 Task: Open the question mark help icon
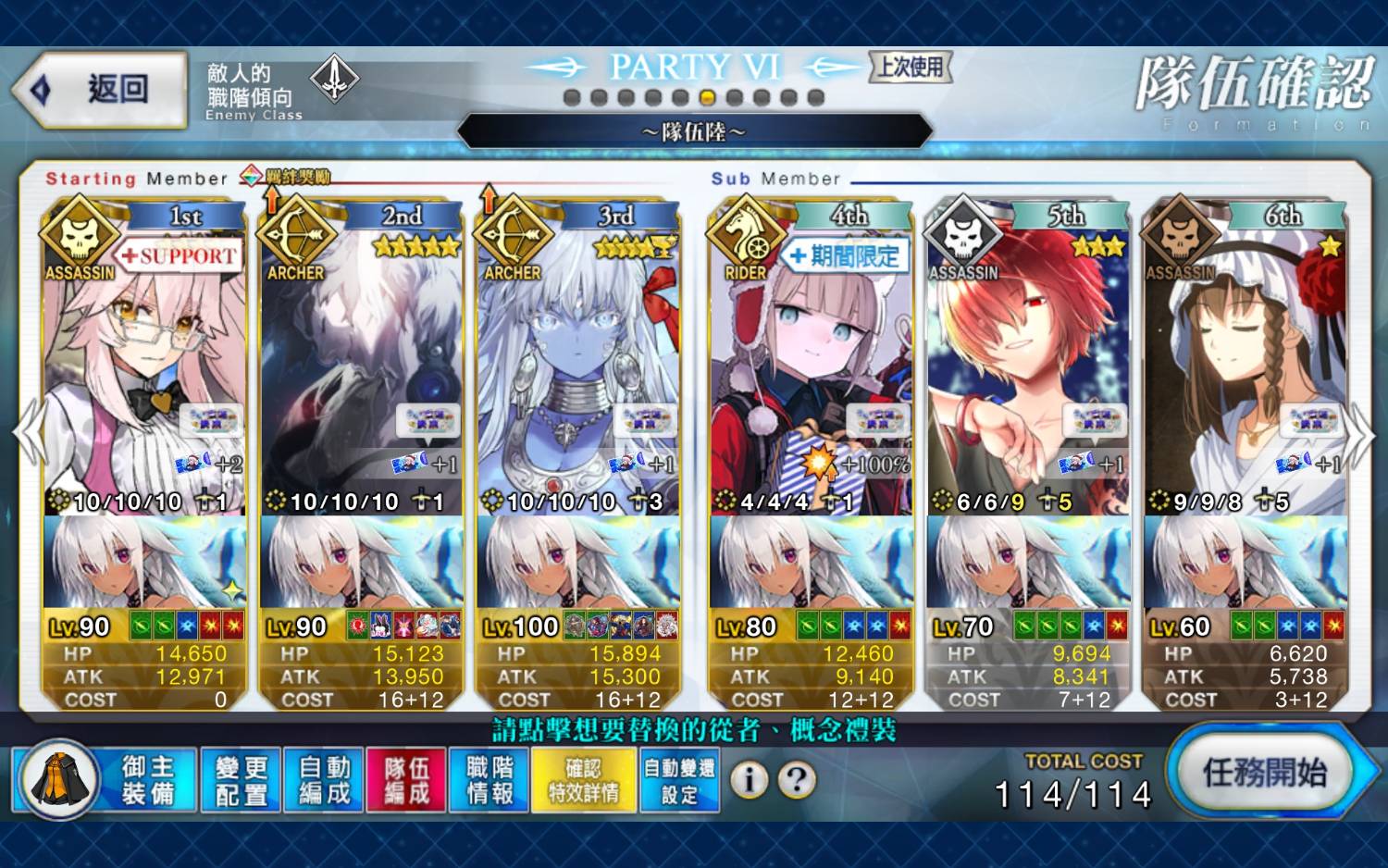(797, 780)
